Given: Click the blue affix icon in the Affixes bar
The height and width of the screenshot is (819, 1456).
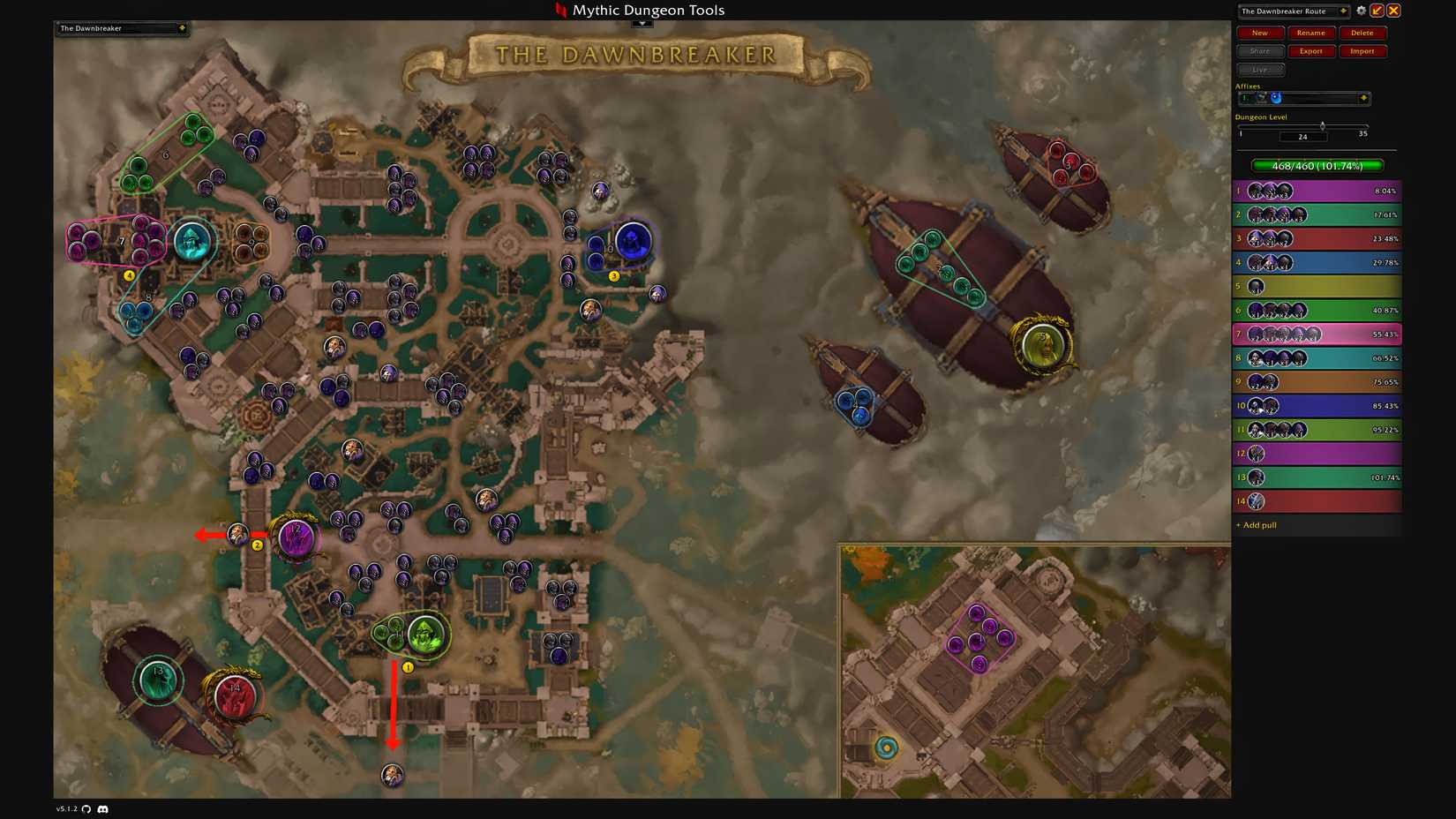Looking at the screenshot, I should [1276, 98].
